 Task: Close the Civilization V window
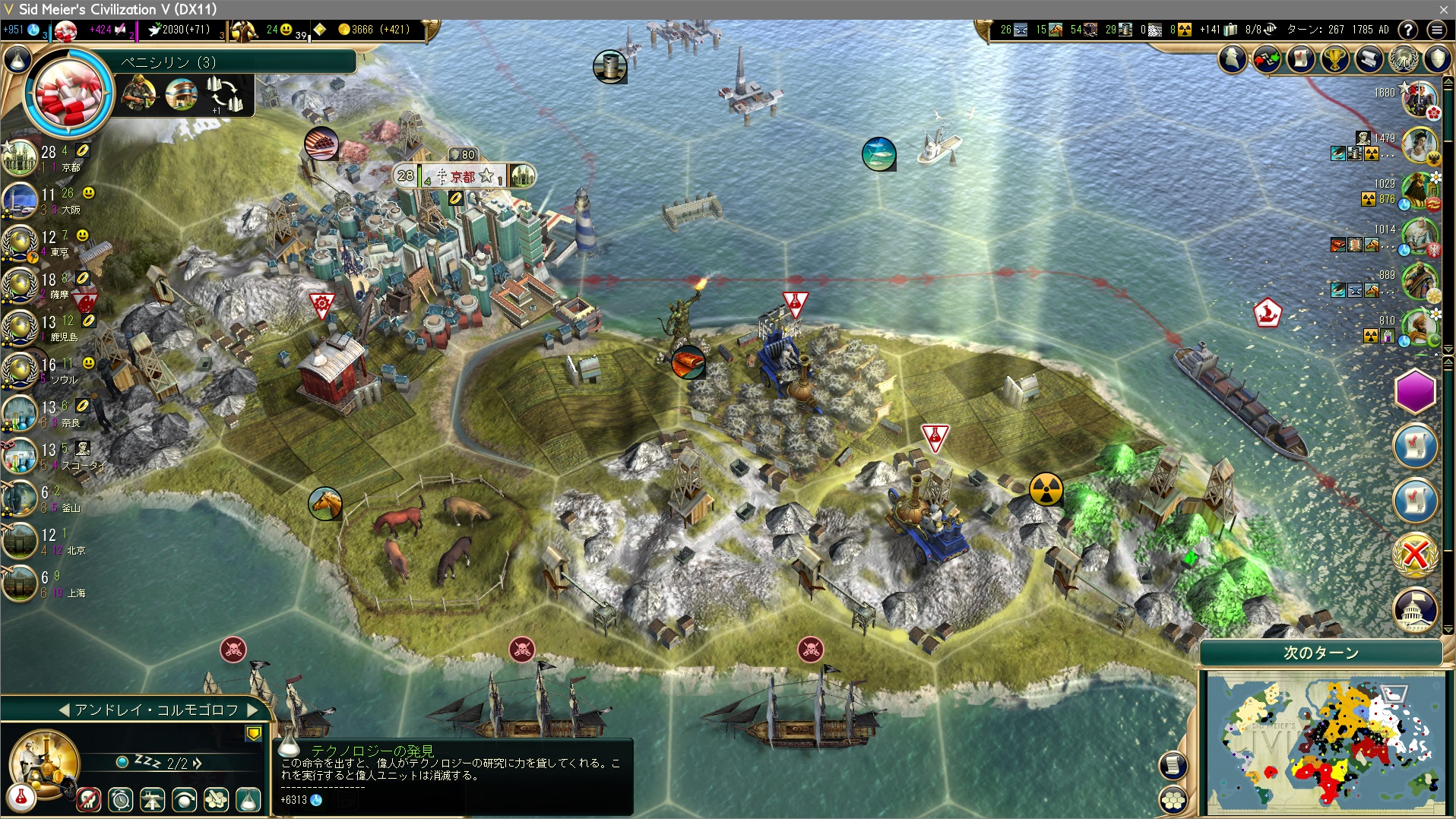(1443, 9)
